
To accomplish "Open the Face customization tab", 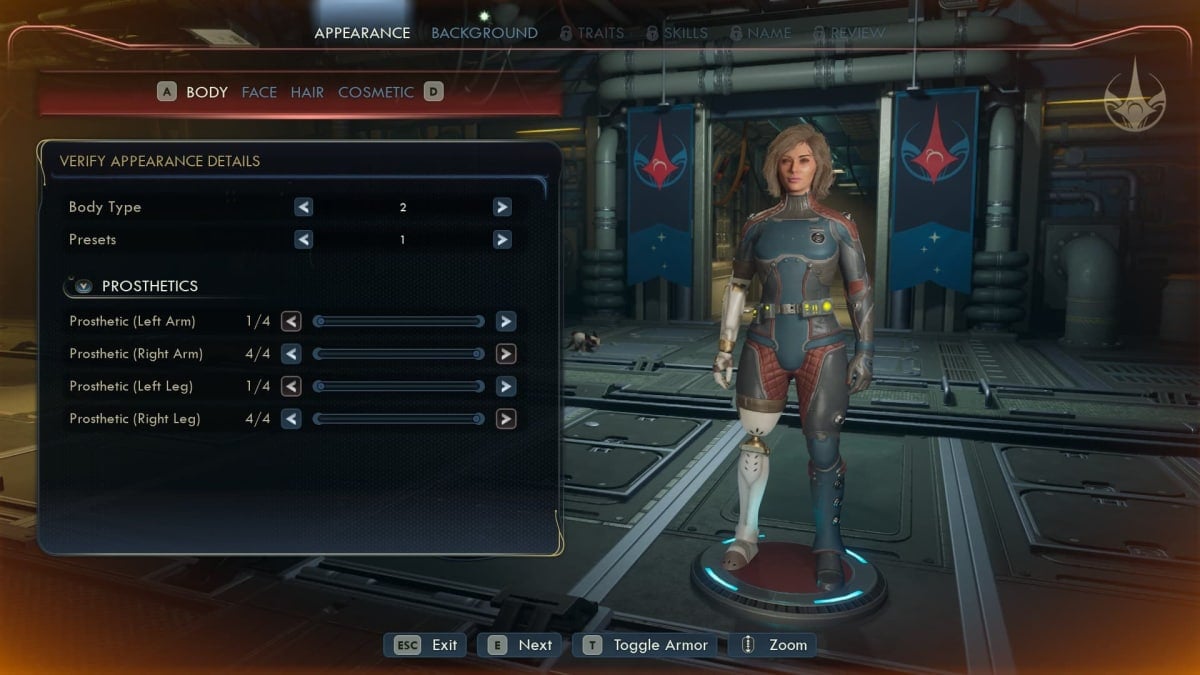I will pyautogui.click(x=259, y=92).
